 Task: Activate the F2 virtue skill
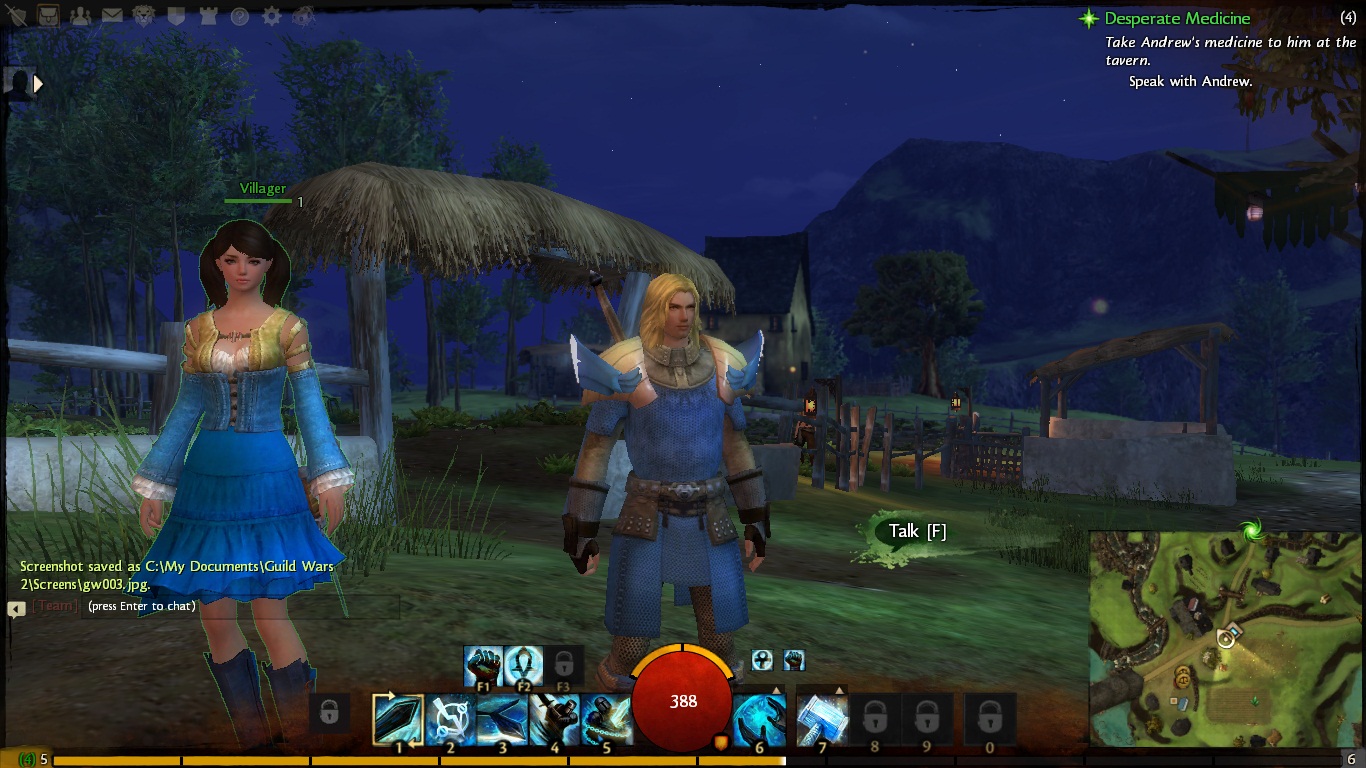coord(523,666)
